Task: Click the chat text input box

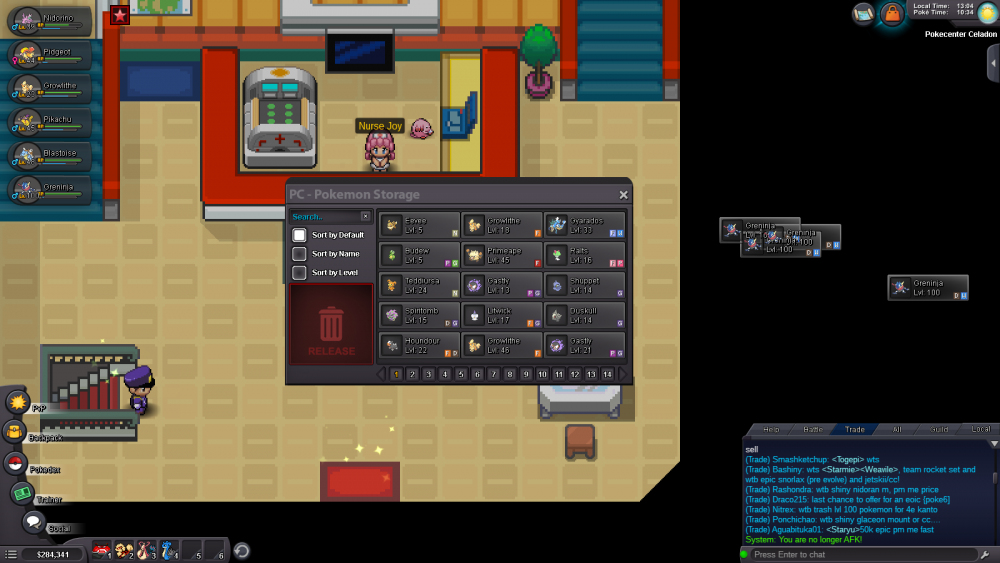Action: pyautogui.click(x=860, y=554)
